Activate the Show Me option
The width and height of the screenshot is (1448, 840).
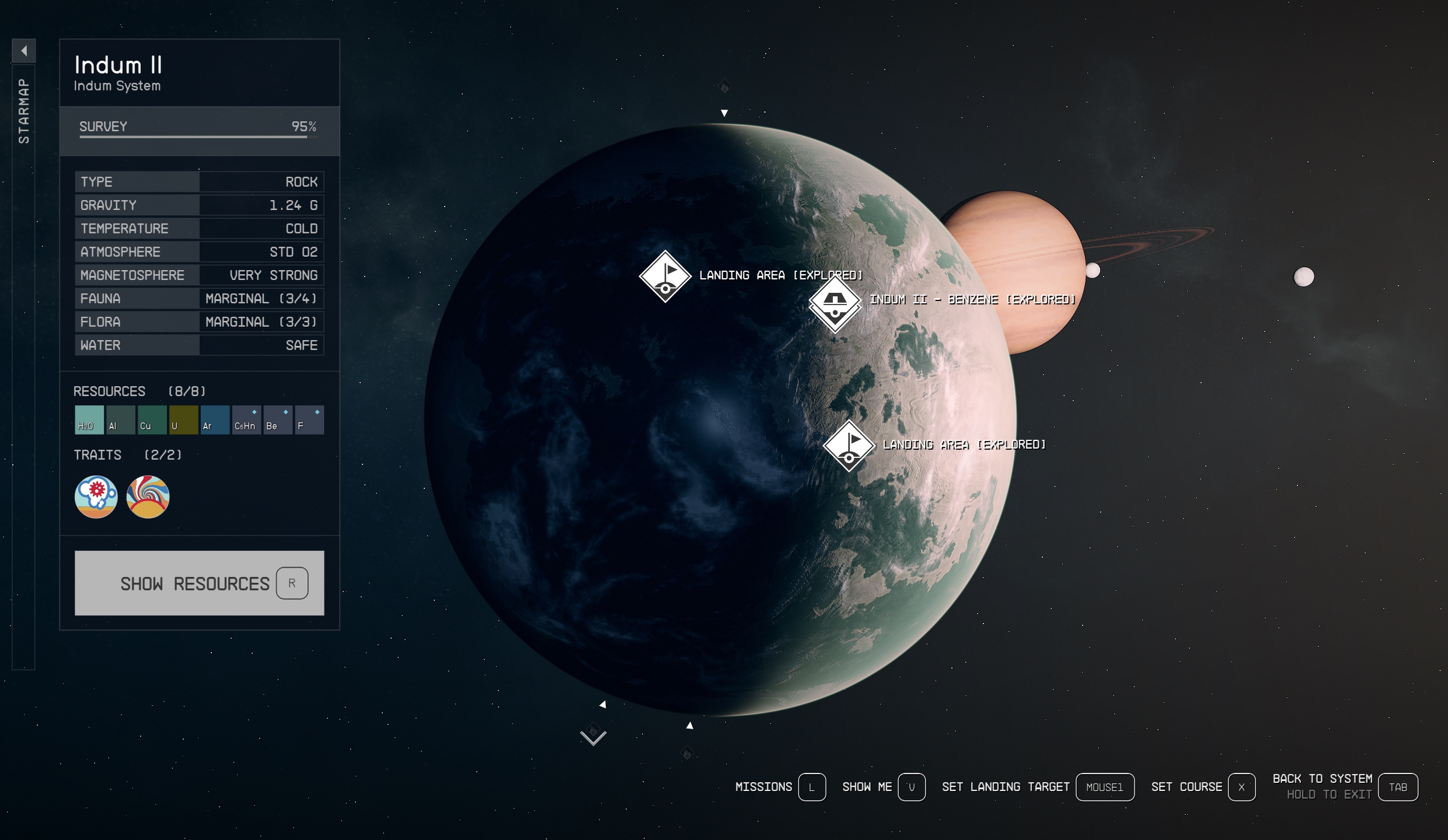click(883, 787)
